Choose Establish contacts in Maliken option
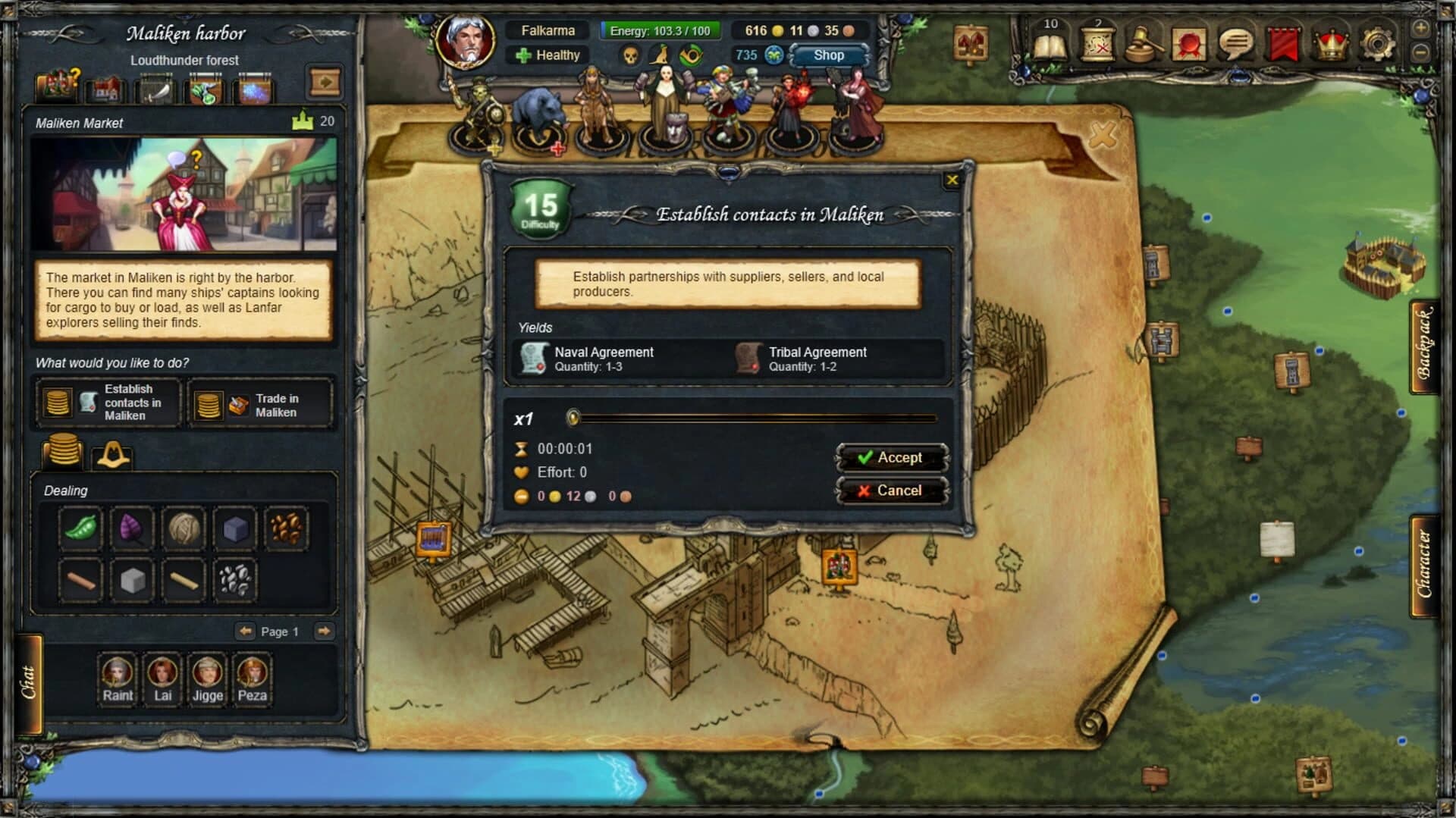Image resolution: width=1456 pixels, height=818 pixels. [x=108, y=403]
